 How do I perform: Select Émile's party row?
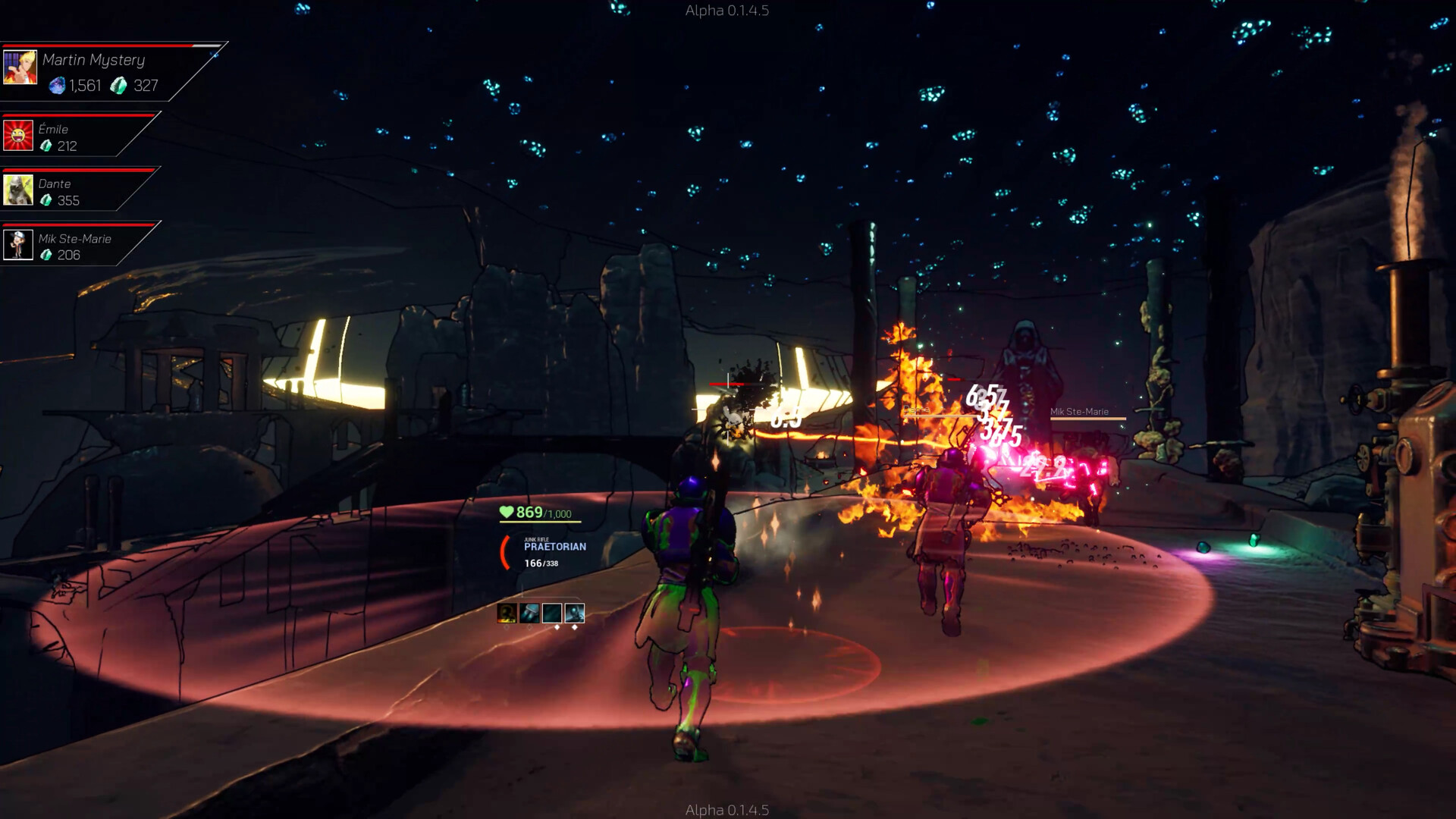[x=76, y=136]
